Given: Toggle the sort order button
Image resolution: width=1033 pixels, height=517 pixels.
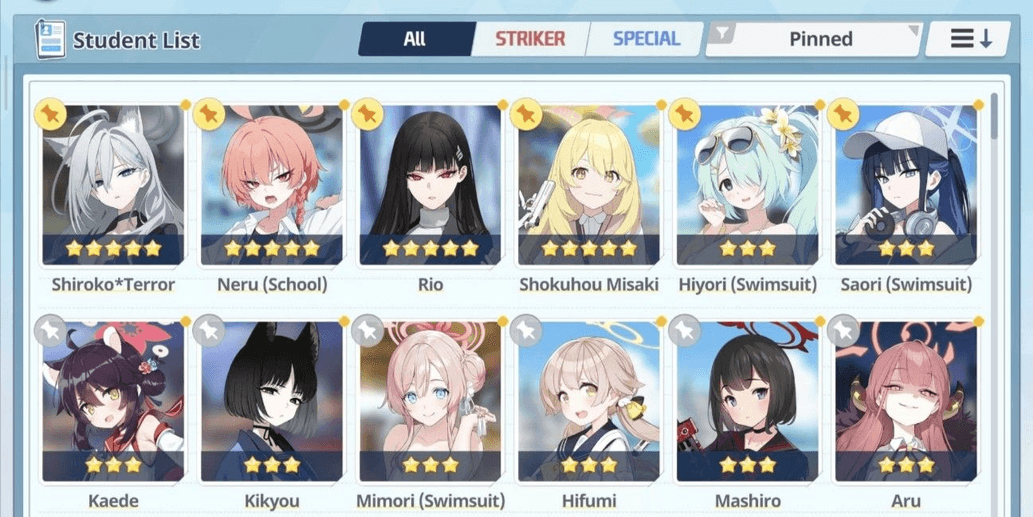Looking at the screenshot, I should [970, 39].
